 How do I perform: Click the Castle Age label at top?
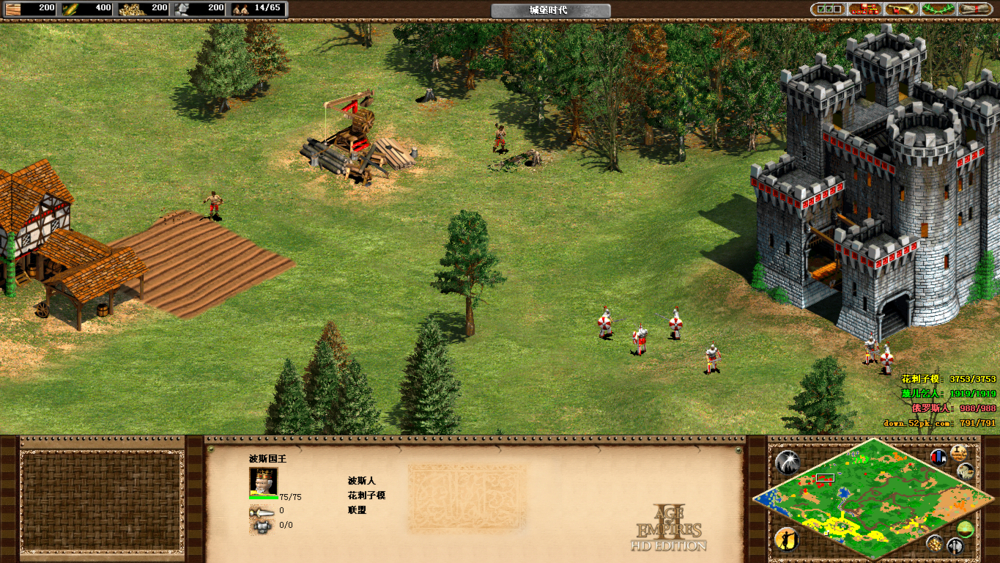[550, 10]
